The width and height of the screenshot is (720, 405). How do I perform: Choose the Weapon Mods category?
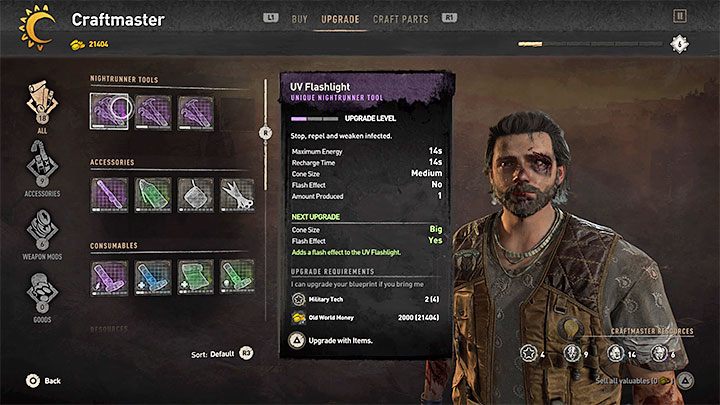click(42, 234)
